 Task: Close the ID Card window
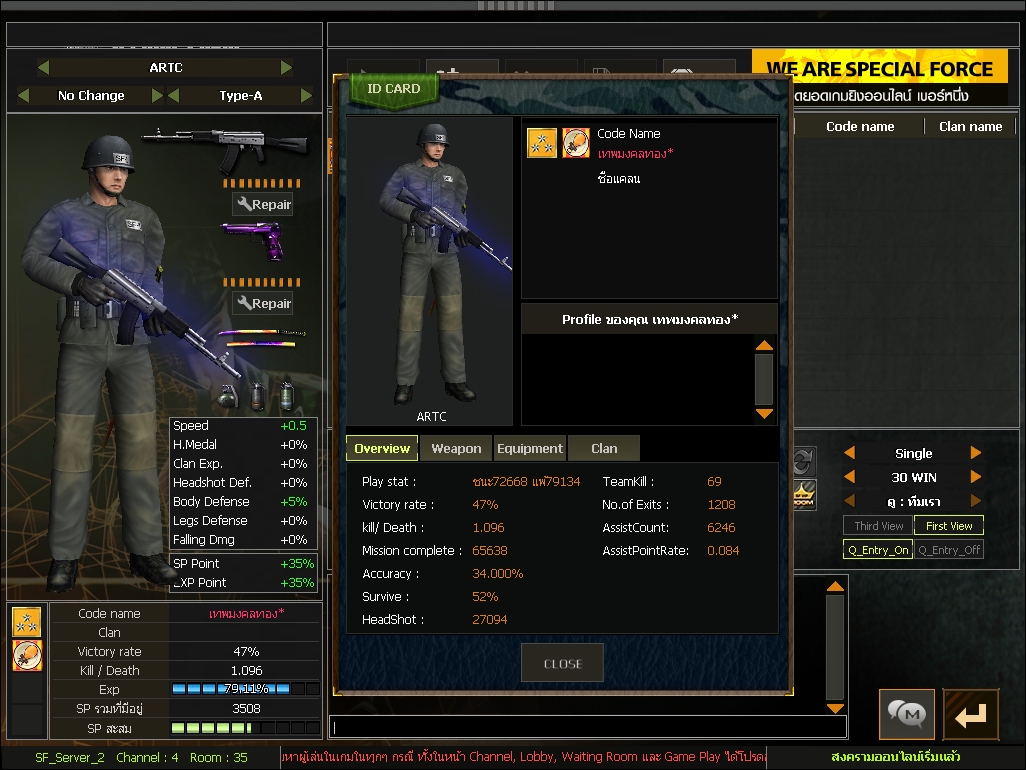tap(562, 663)
